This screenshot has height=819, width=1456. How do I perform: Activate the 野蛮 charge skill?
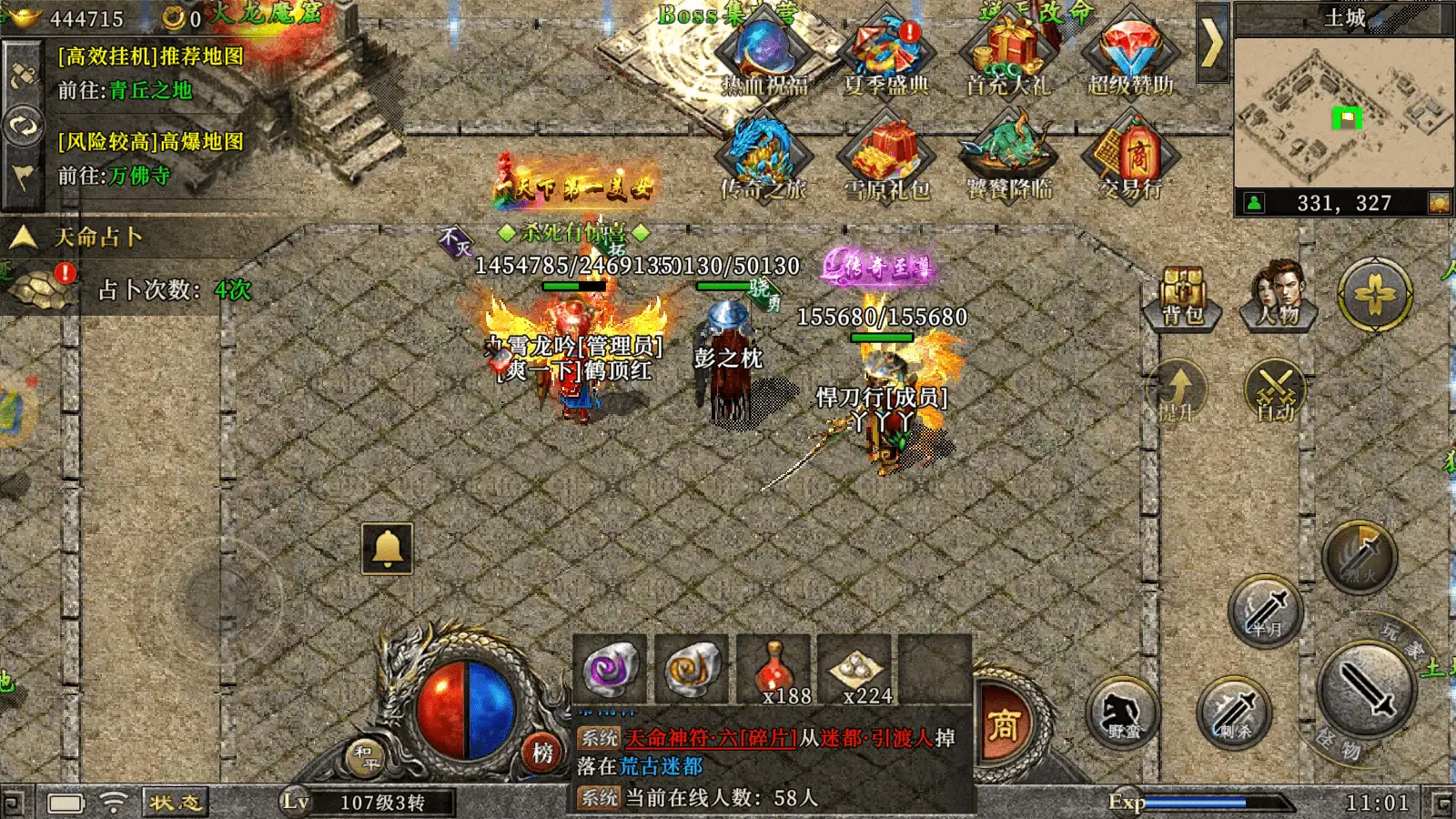click(1123, 713)
